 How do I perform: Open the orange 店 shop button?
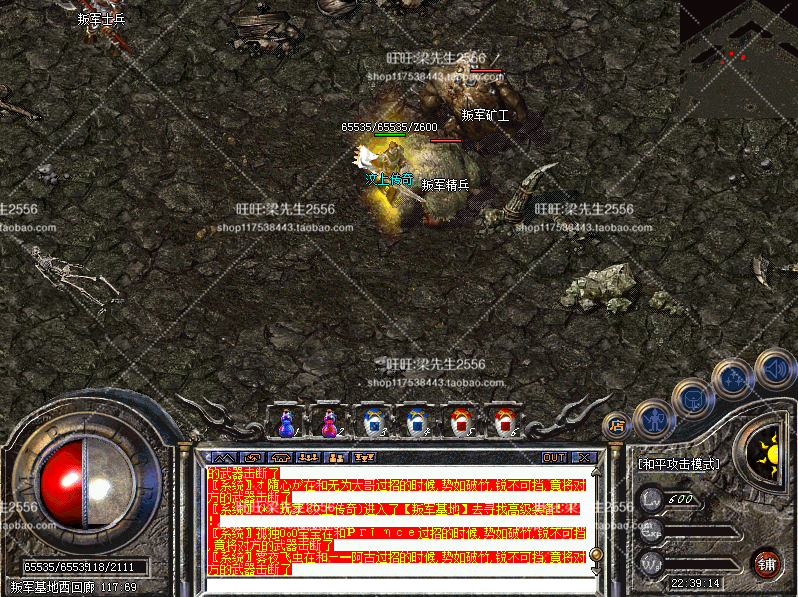tap(618, 424)
